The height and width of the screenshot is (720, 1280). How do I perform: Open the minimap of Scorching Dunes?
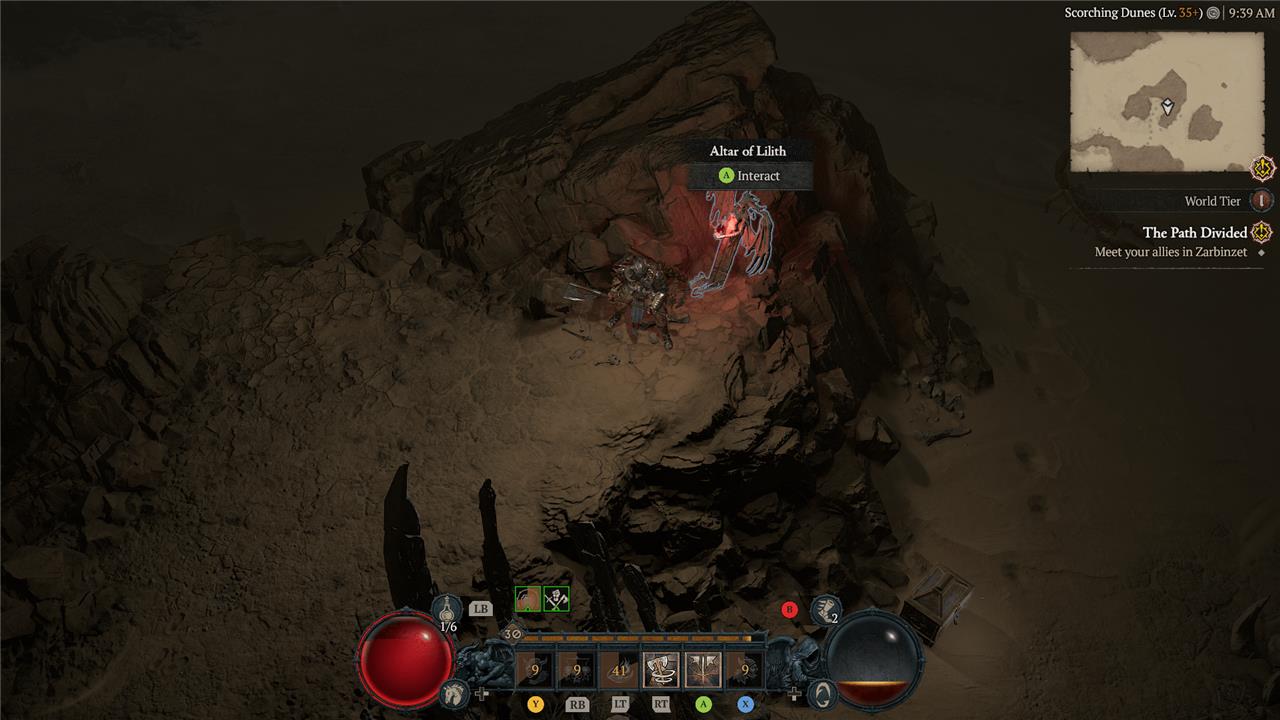pos(1166,101)
